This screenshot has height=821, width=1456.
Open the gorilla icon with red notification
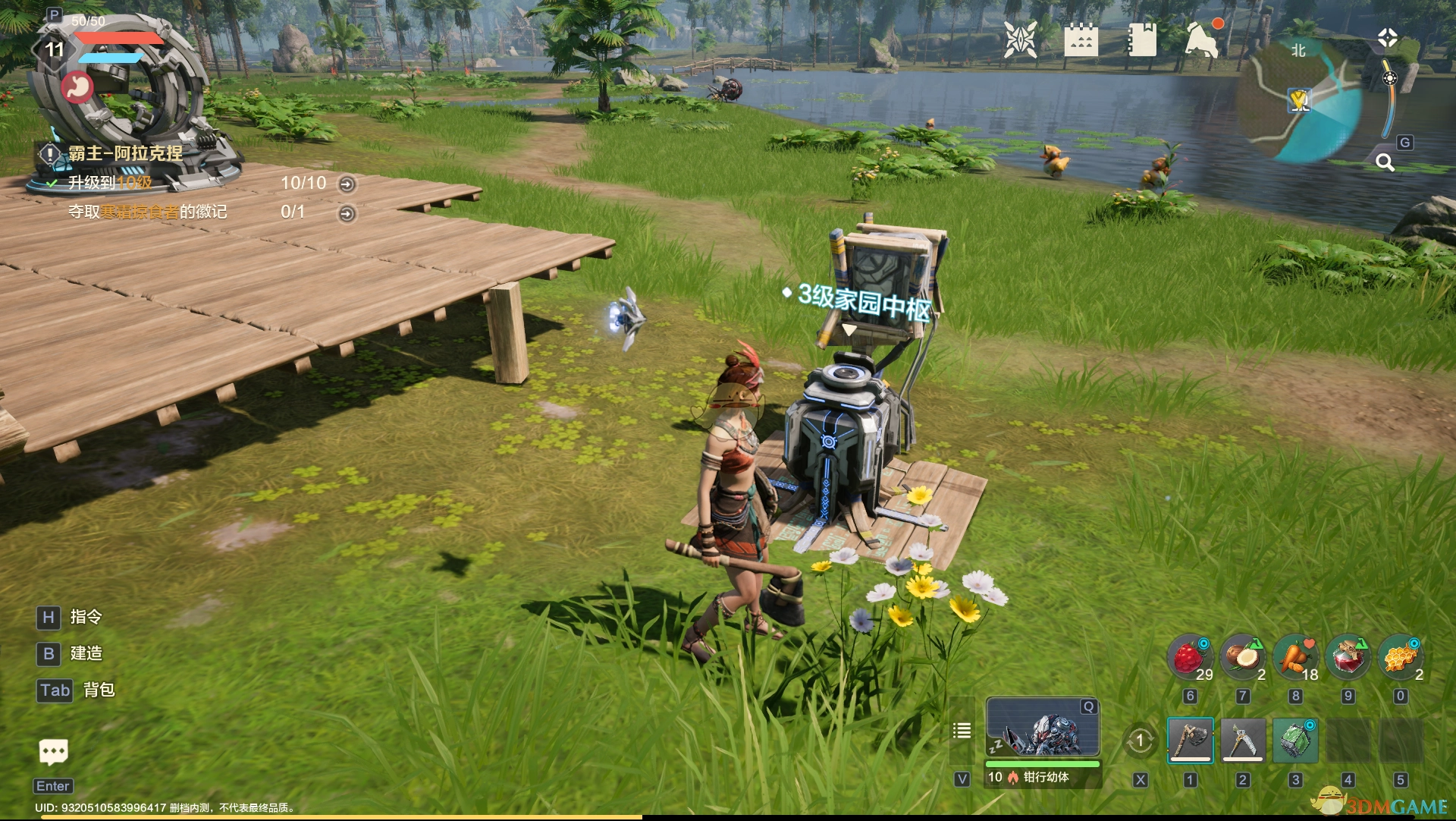(1202, 39)
